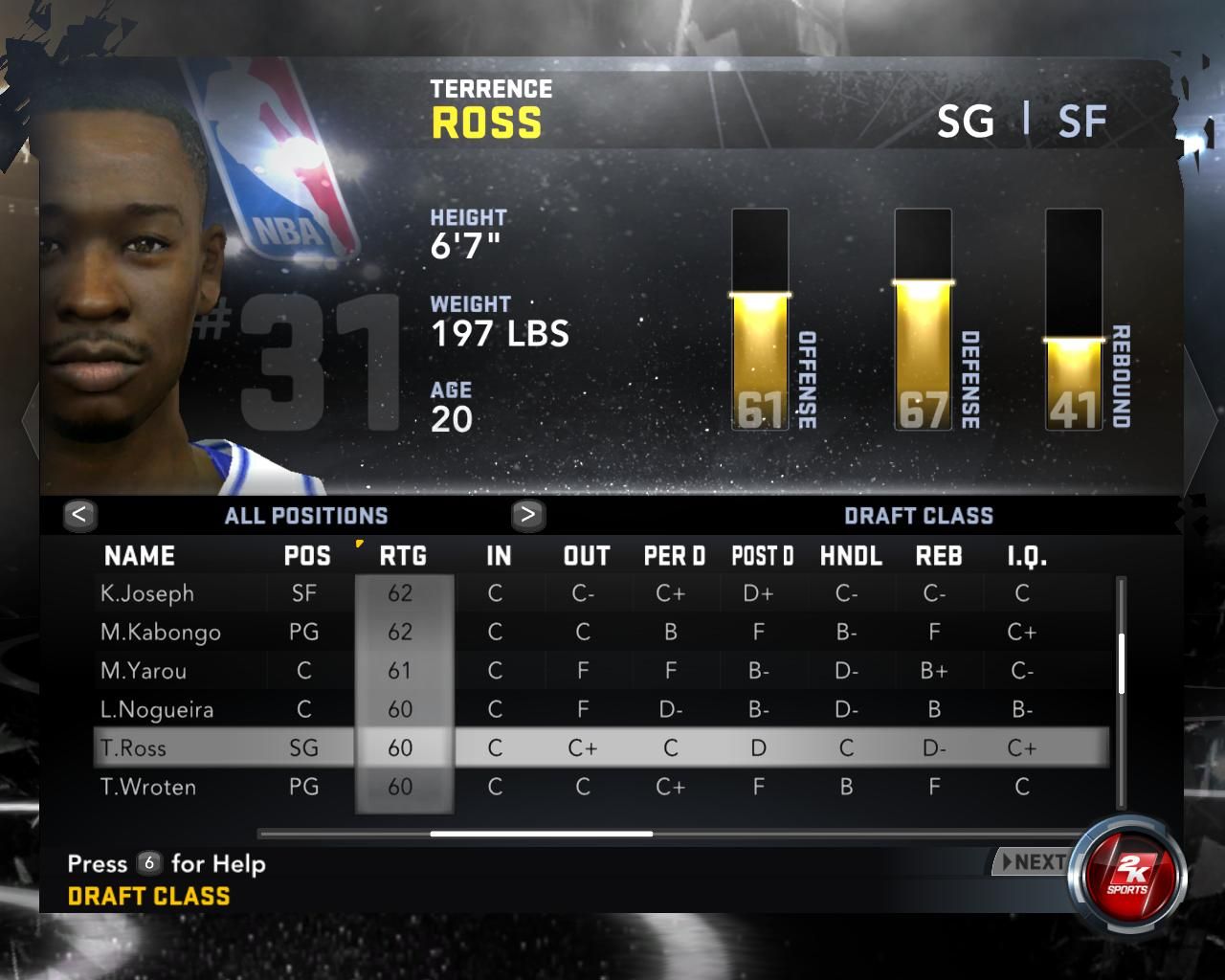Sort players by NAME column

[140, 556]
